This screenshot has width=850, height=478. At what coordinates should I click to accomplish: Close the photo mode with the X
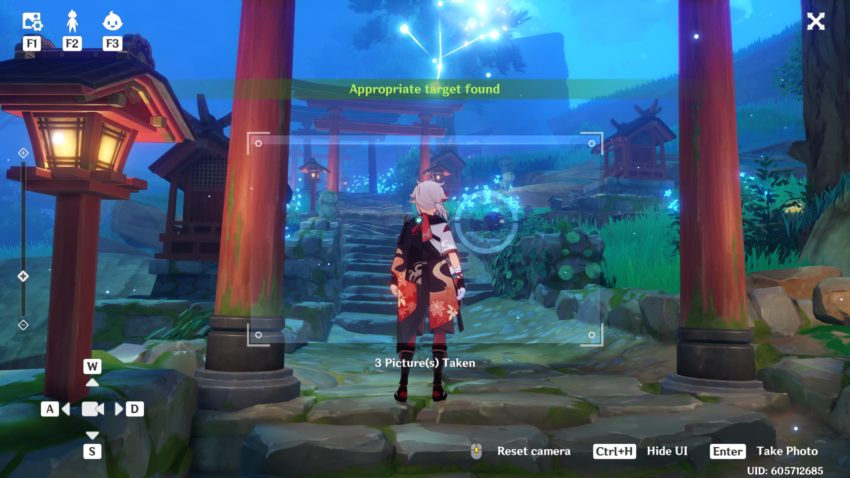coord(816,21)
